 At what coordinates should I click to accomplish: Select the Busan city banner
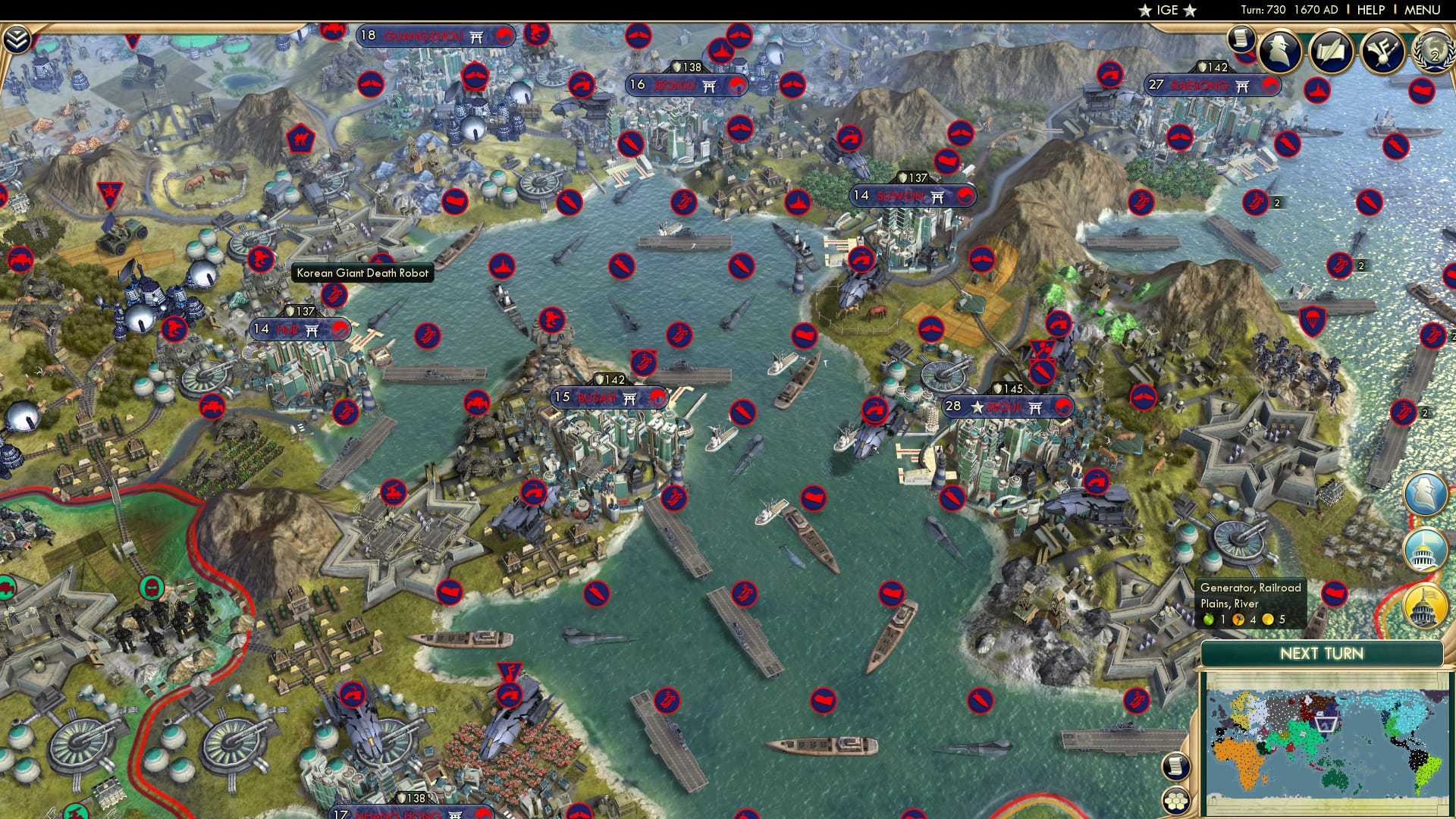click(610, 397)
